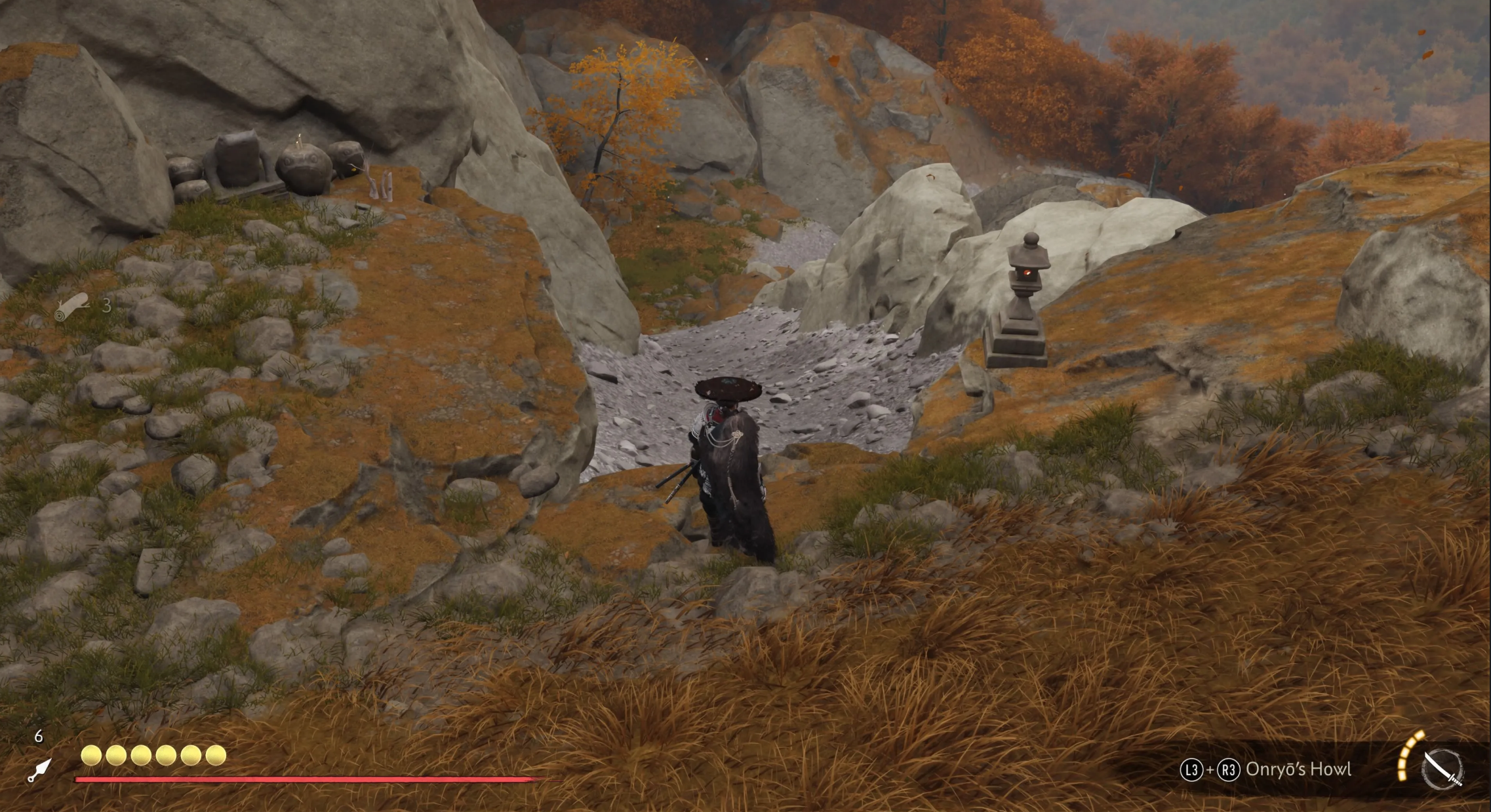Click the wood log pickup icon
This screenshot has width=1491, height=812.
click(72, 307)
